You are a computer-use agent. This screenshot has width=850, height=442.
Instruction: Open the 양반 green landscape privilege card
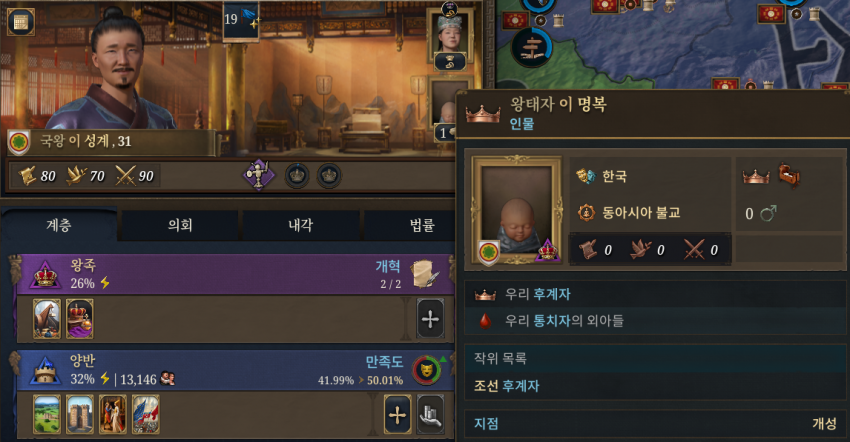tap(47, 414)
